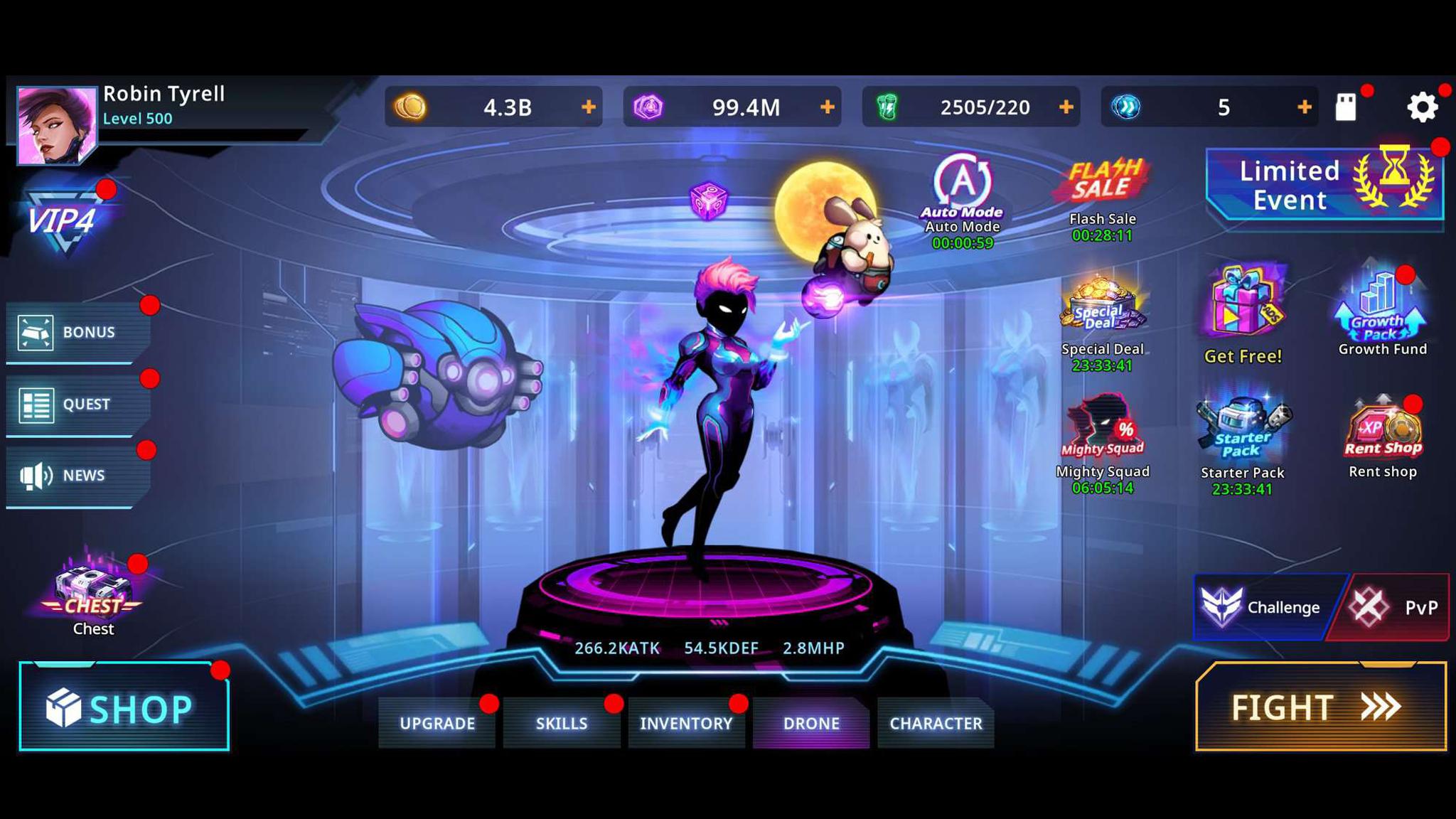This screenshot has height=819, width=1456.
Task: Open the Inventory tab
Action: pyautogui.click(x=687, y=723)
